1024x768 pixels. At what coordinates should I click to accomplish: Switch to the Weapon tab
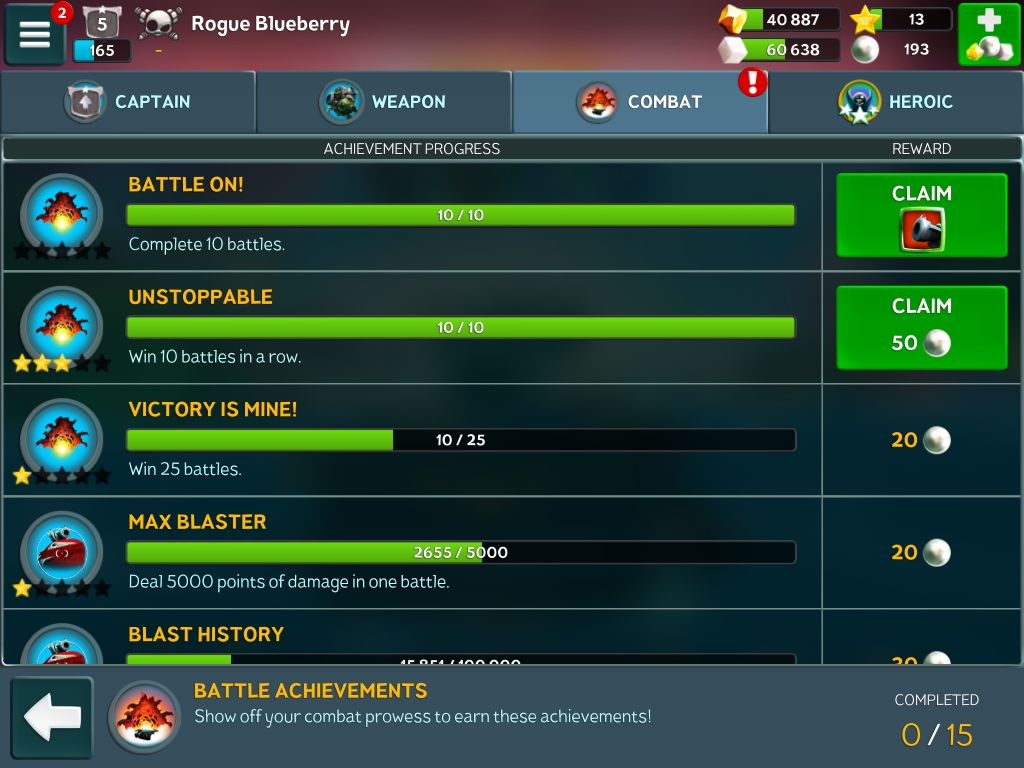pos(384,102)
